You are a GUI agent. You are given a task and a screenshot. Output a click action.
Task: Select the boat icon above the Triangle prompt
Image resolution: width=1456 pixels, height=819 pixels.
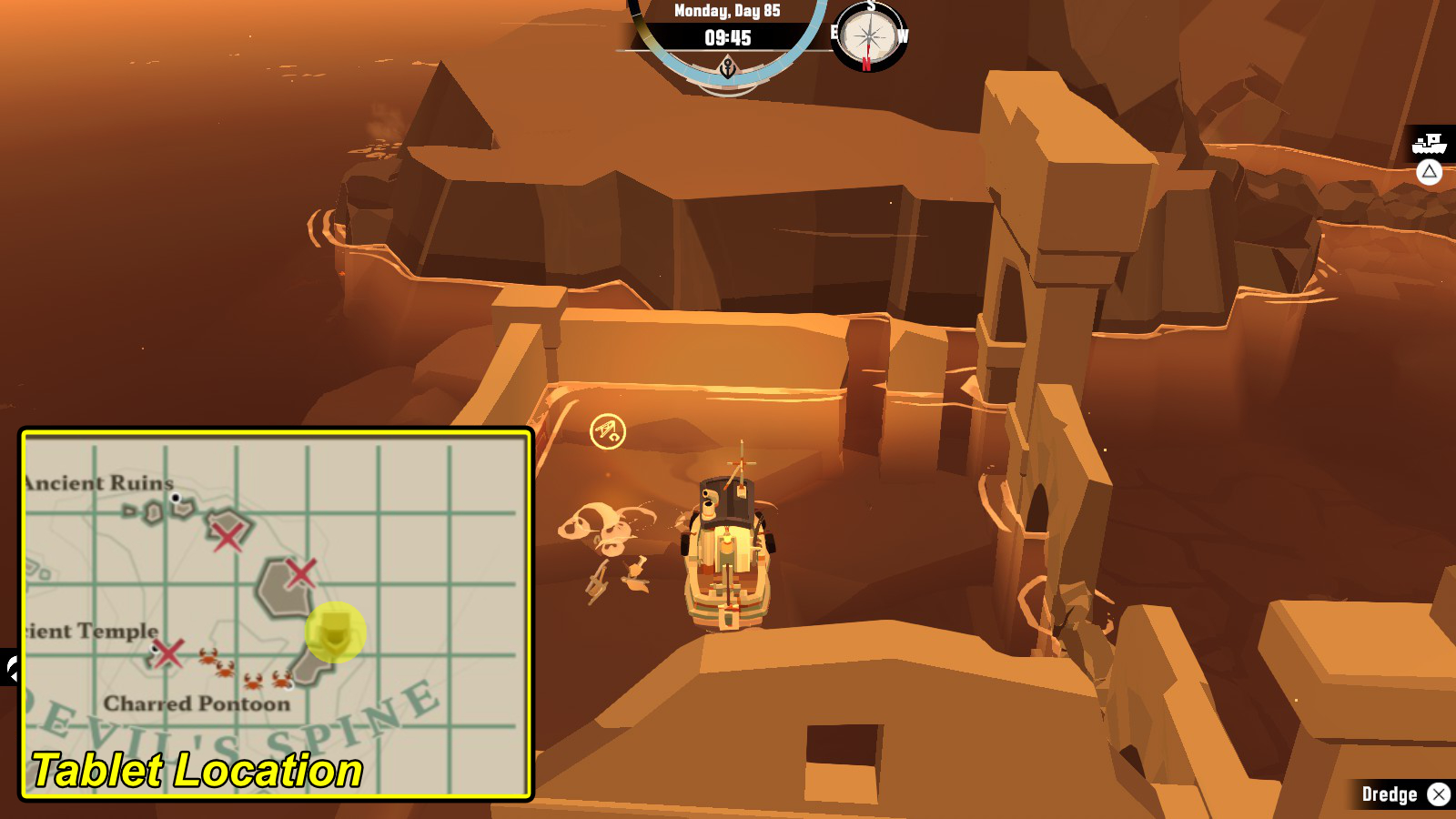pyautogui.click(x=1430, y=143)
